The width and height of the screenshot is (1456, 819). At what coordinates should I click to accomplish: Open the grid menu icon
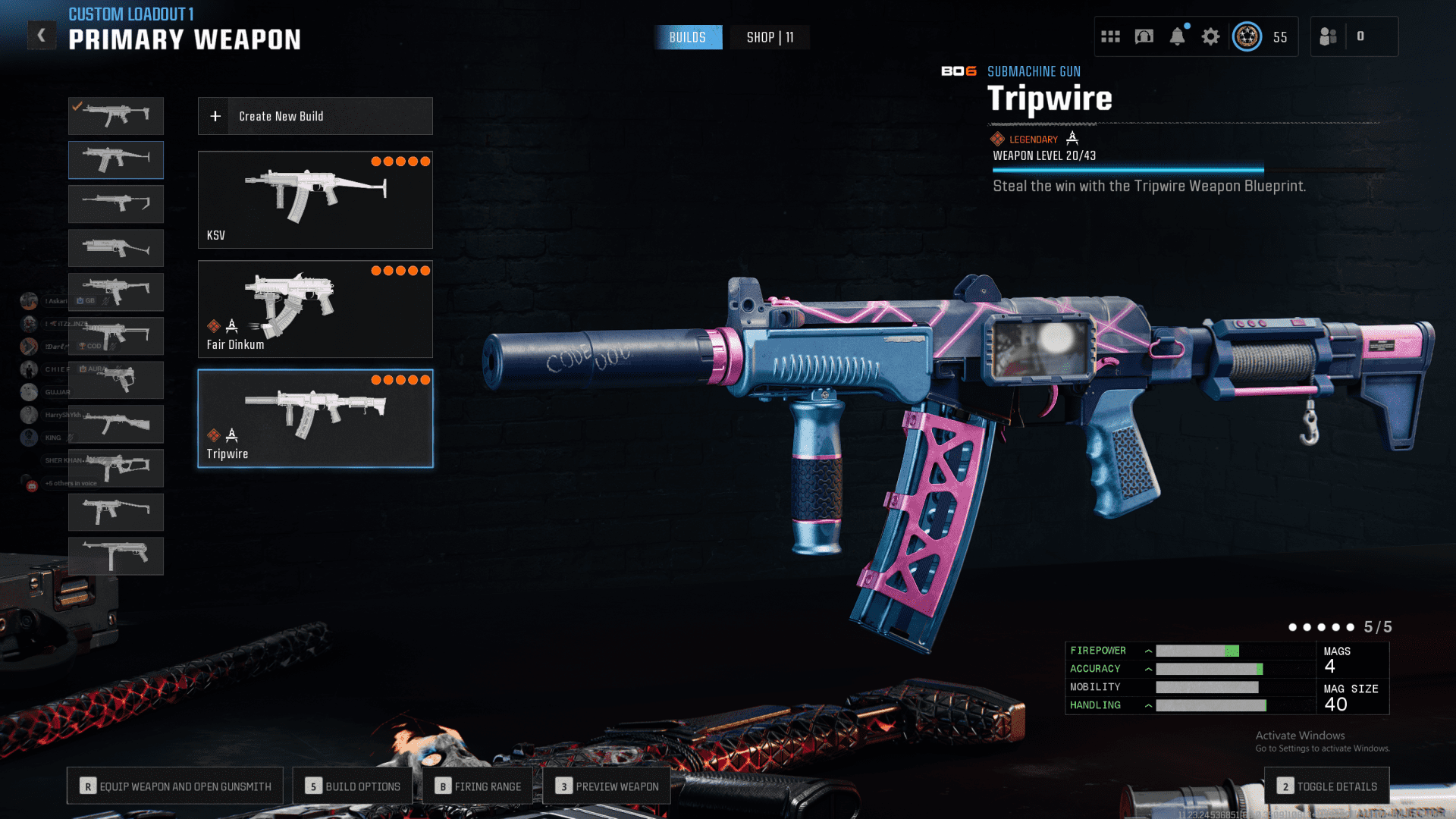[1110, 36]
